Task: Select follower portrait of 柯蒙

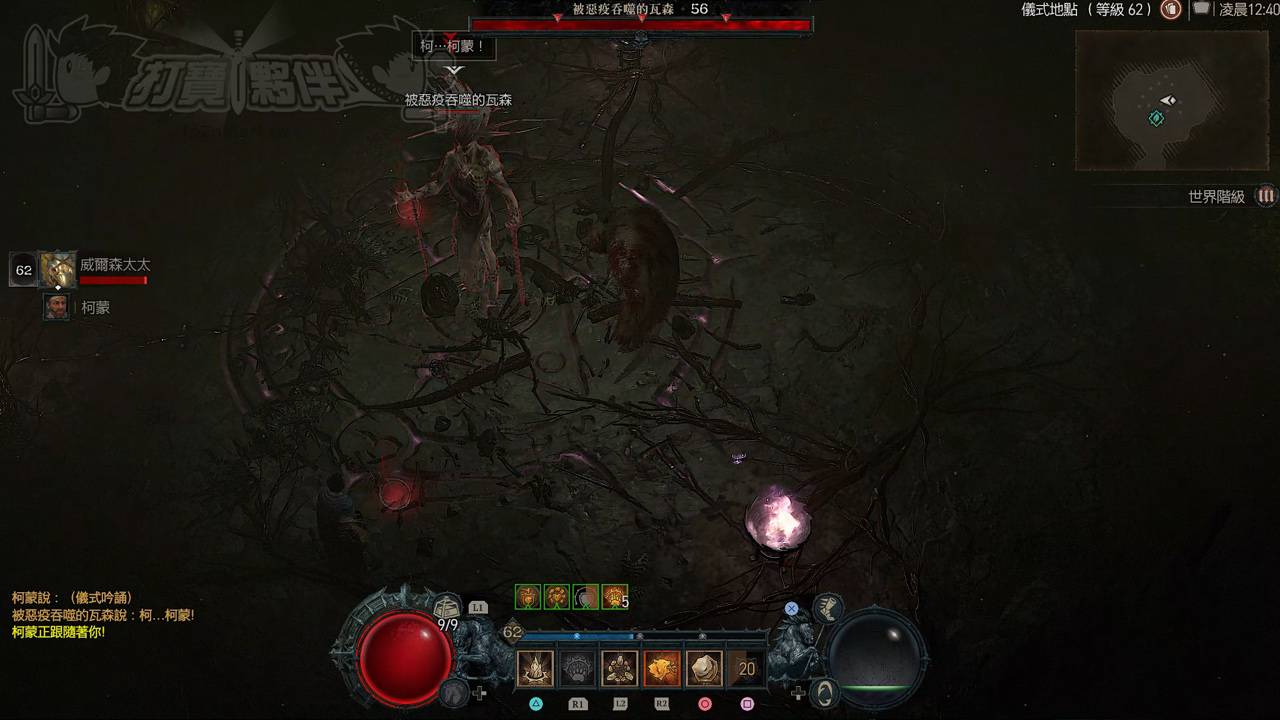Action: tap(57, 307)
